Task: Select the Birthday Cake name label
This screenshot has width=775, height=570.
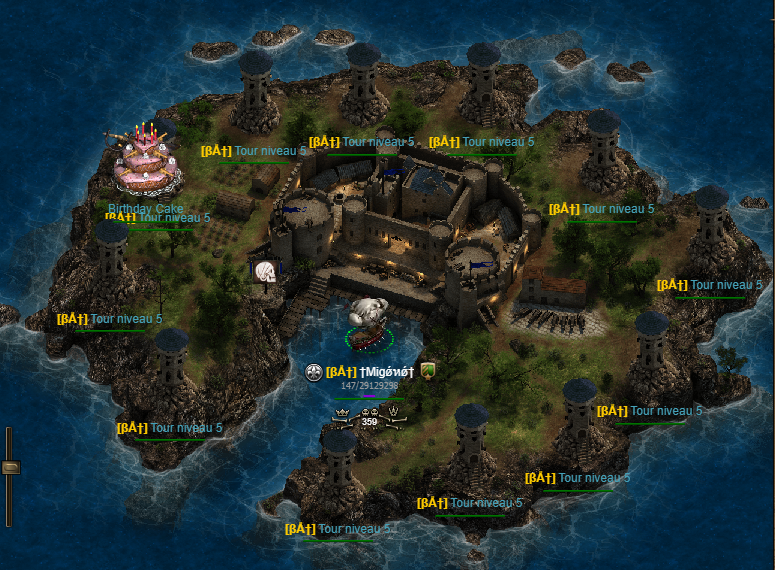Action: coord(146,208)
